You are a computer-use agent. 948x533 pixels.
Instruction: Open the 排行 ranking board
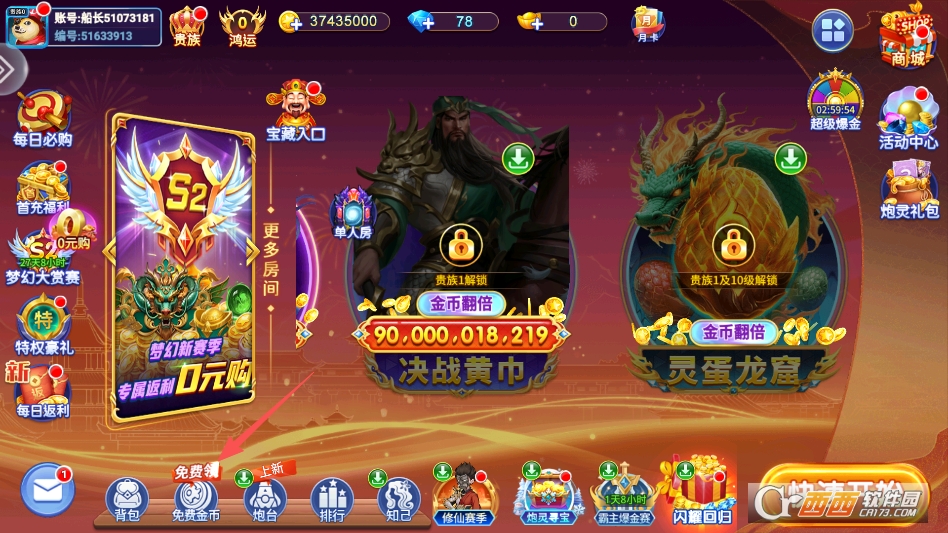(x=332, y=498)
